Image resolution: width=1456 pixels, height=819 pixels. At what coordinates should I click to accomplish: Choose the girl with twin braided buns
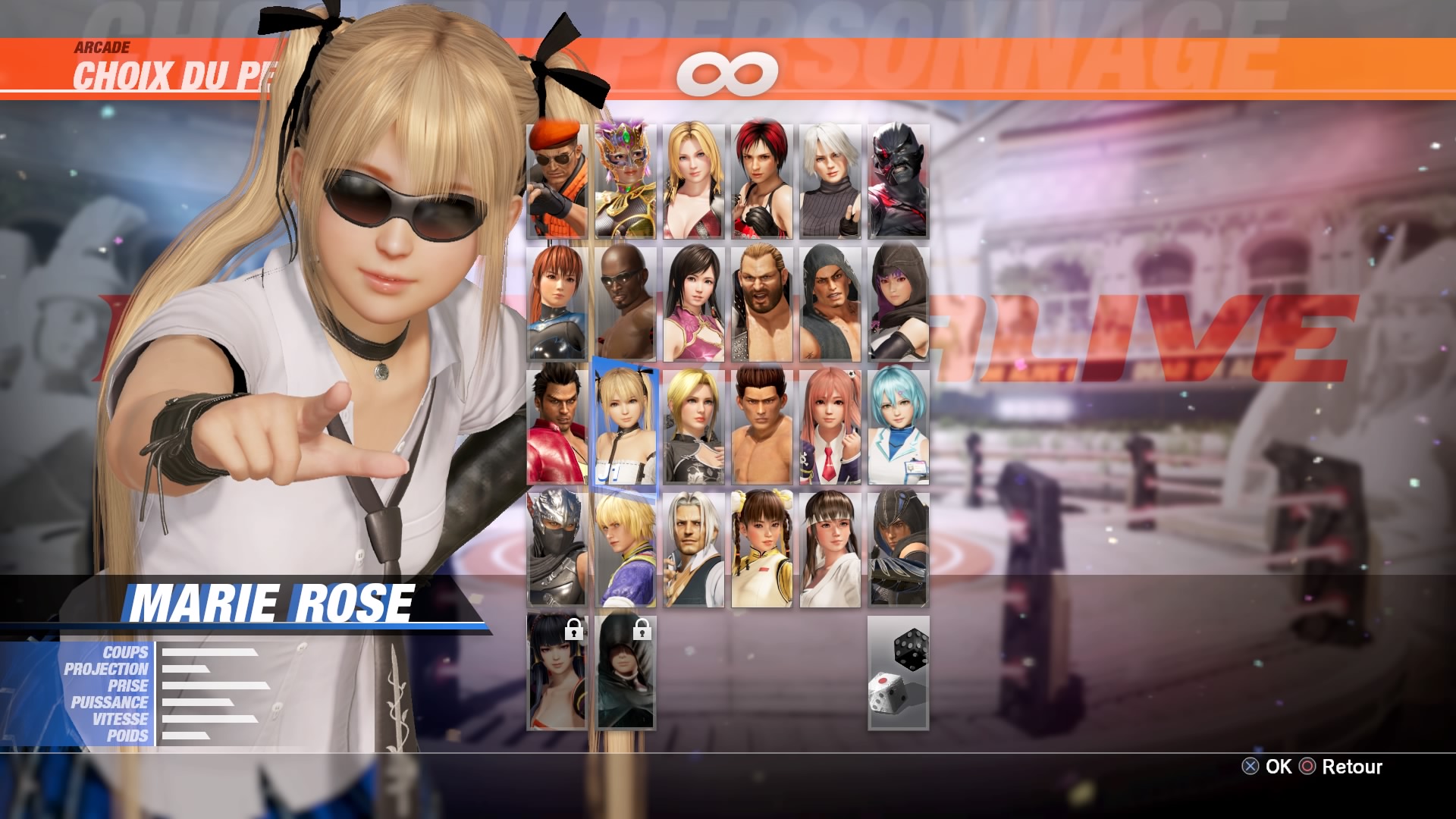pos(761,549)
